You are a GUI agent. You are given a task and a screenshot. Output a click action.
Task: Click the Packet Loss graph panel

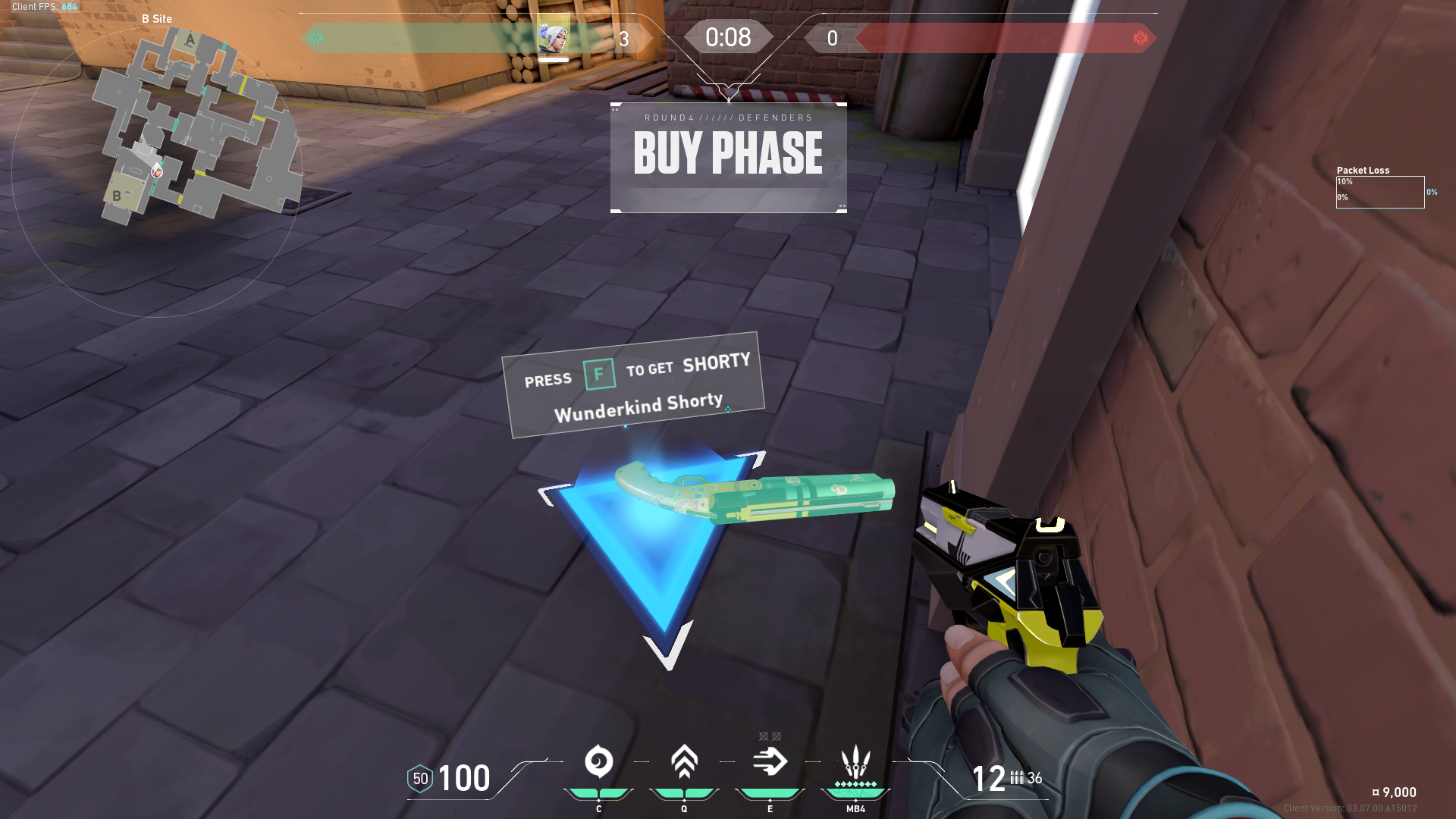[1379, 192]
